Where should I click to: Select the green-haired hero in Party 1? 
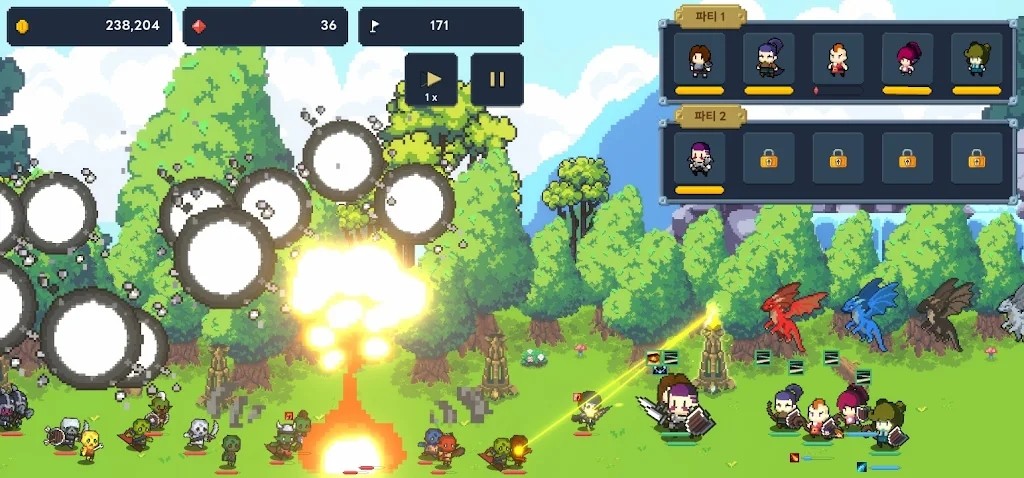point(976,59)
